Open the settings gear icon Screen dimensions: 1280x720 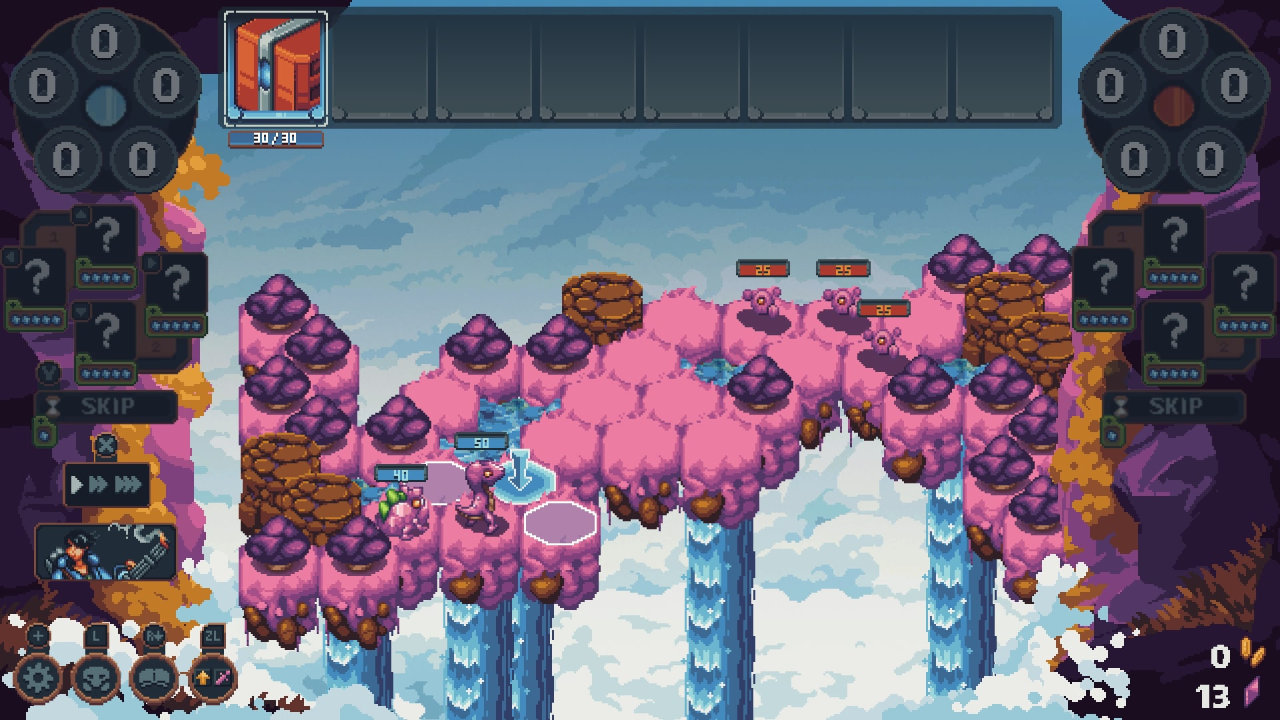[x=36, y=677]
